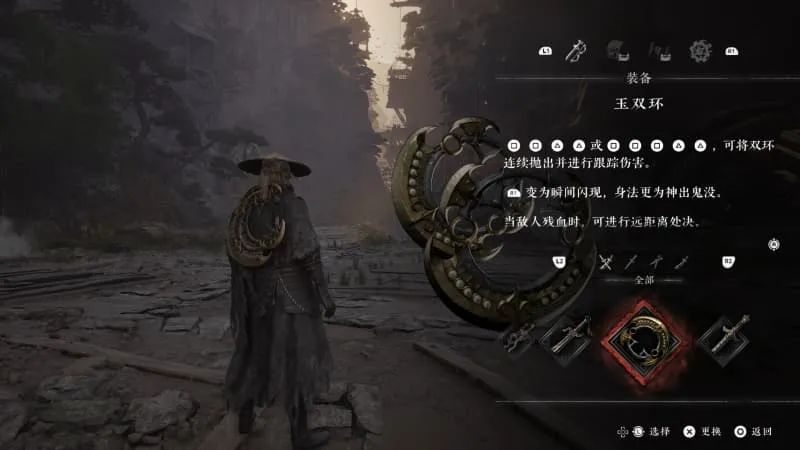Select the highlighted jade twin rings slot
The height and width of the screenshot is (450, 800).
click(x=640, y=339)
